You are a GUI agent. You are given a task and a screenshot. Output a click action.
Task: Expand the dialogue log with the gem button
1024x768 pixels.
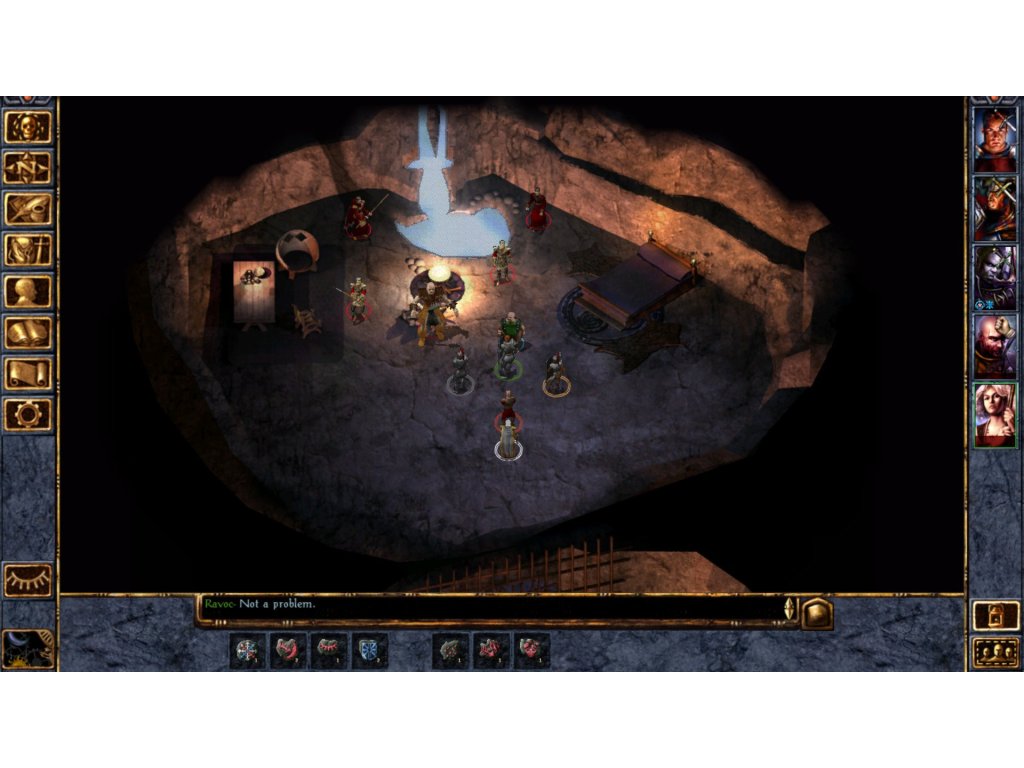(x=817, y=613)
